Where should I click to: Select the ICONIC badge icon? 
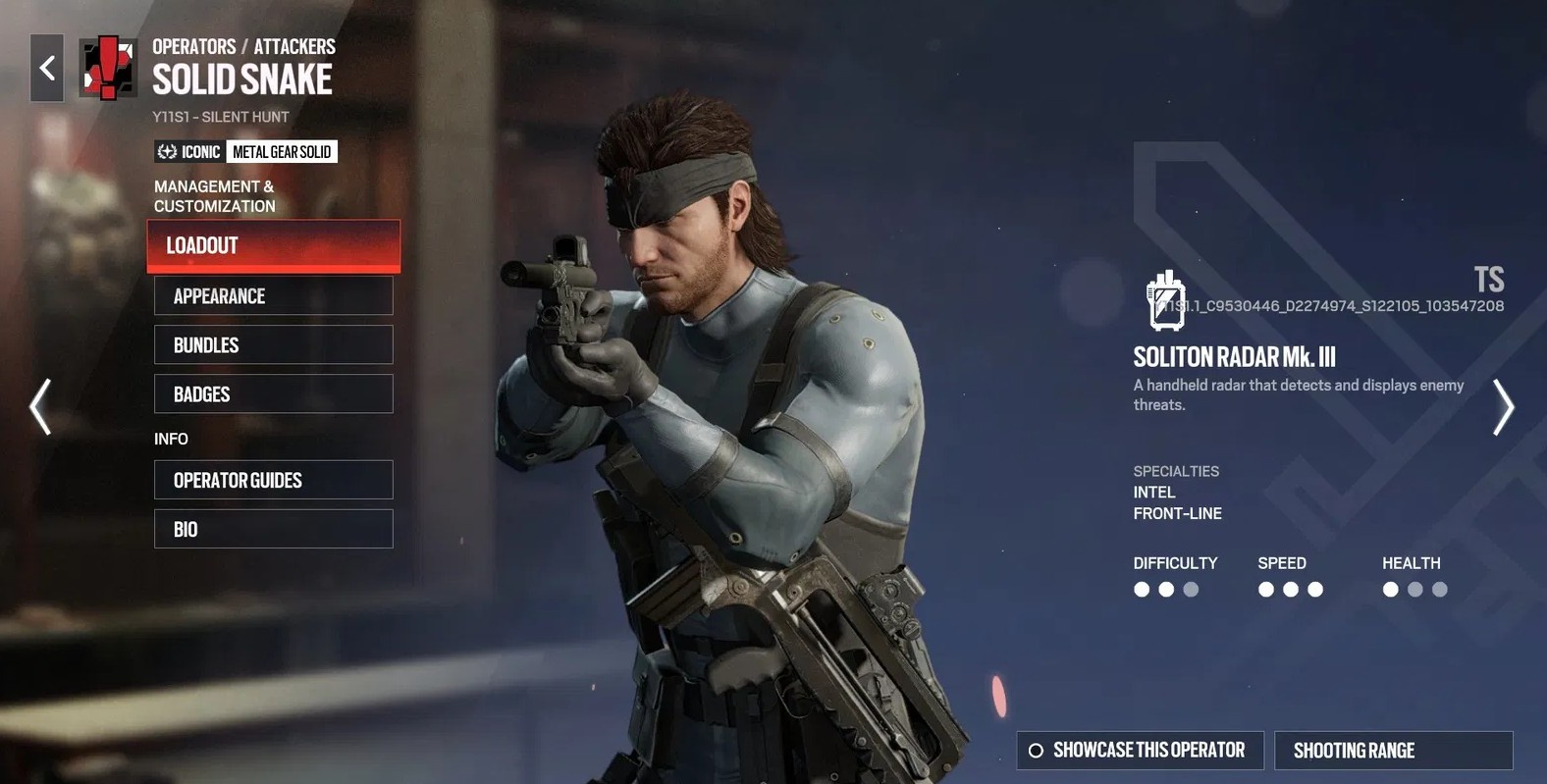click(165, 151)
